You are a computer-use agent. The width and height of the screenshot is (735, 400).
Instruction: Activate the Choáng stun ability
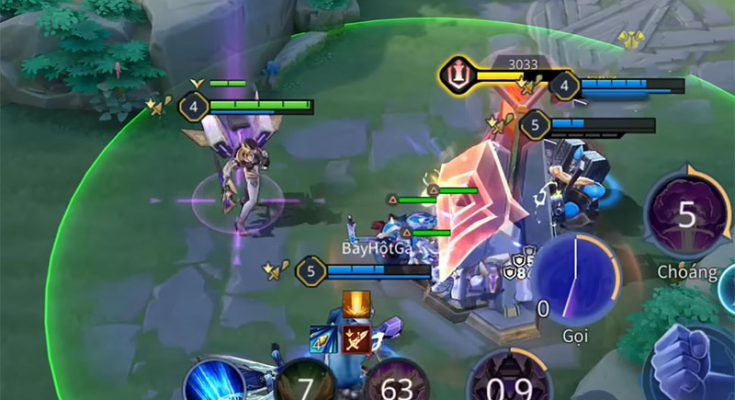pos(686,216)
